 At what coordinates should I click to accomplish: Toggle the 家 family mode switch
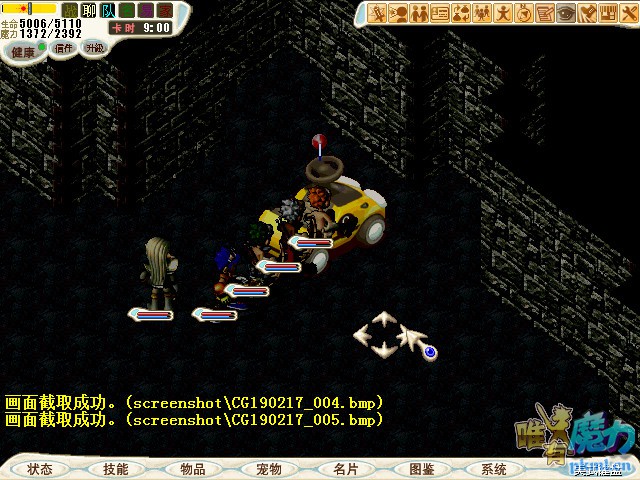tap(165, 10)
